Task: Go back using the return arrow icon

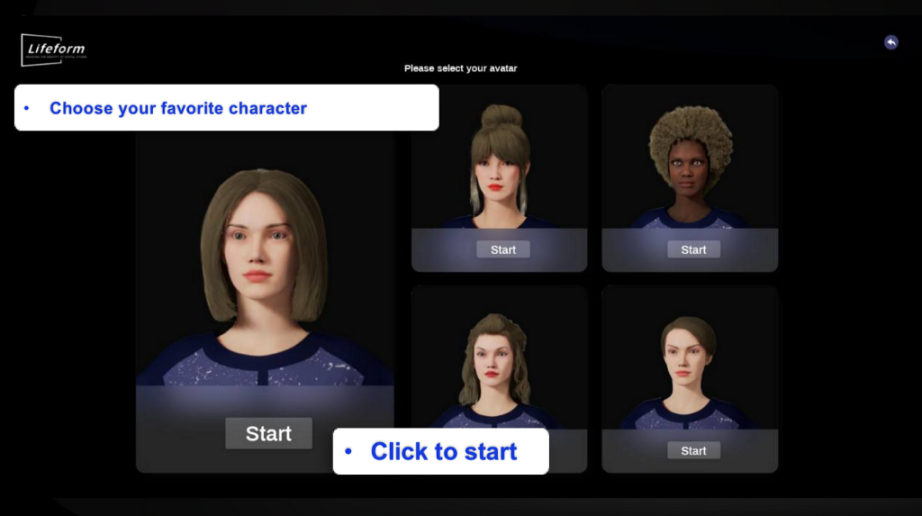Action: tap(891, 42)
